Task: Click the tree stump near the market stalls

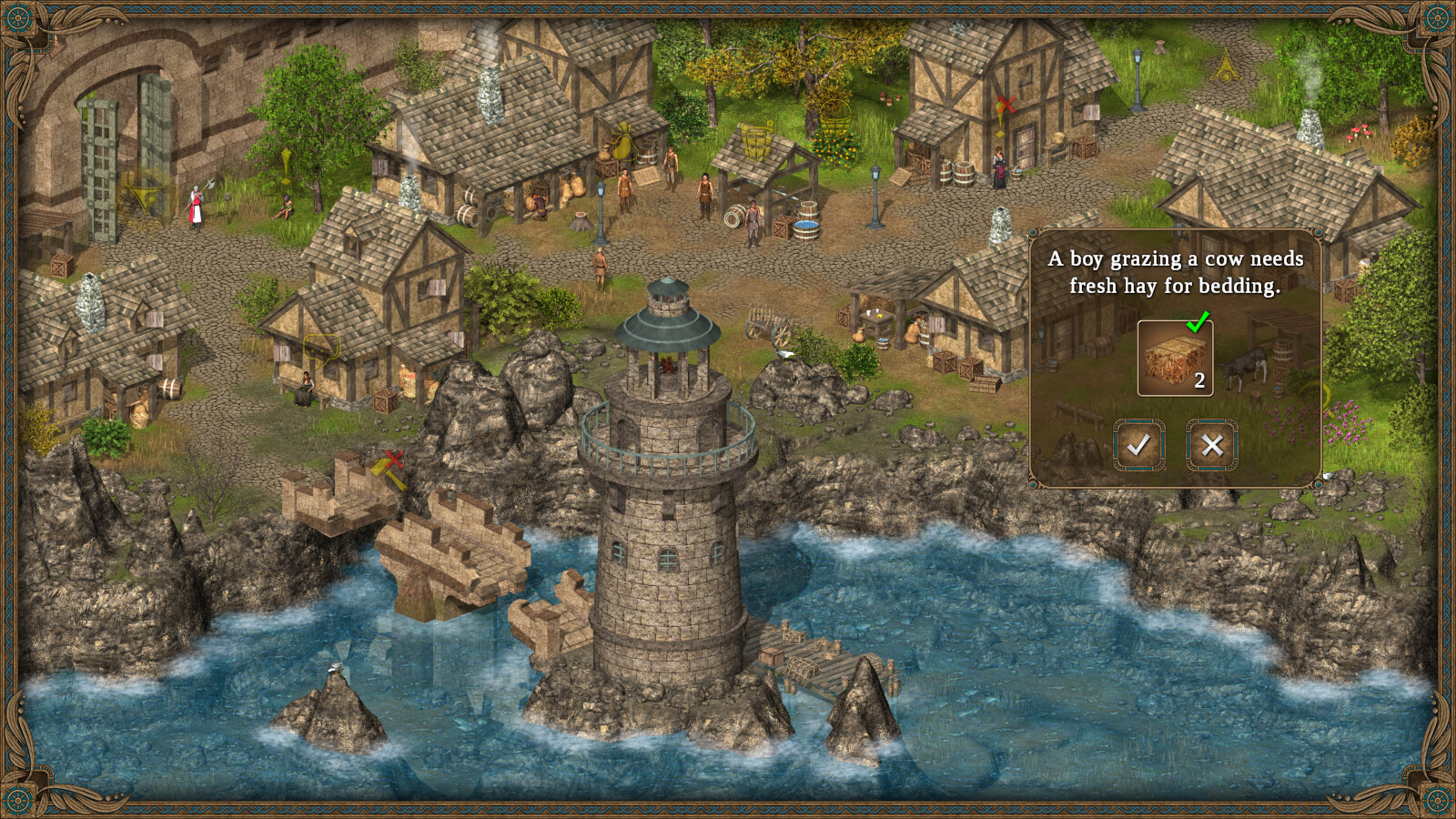Action: (582, 218)
